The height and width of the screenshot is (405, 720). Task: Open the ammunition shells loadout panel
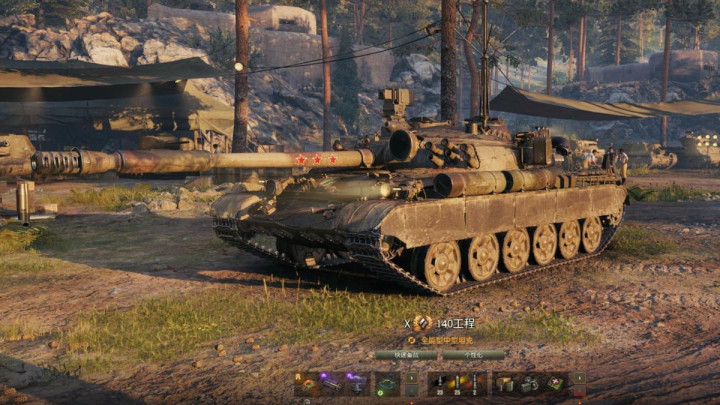[x=457, y=383]
